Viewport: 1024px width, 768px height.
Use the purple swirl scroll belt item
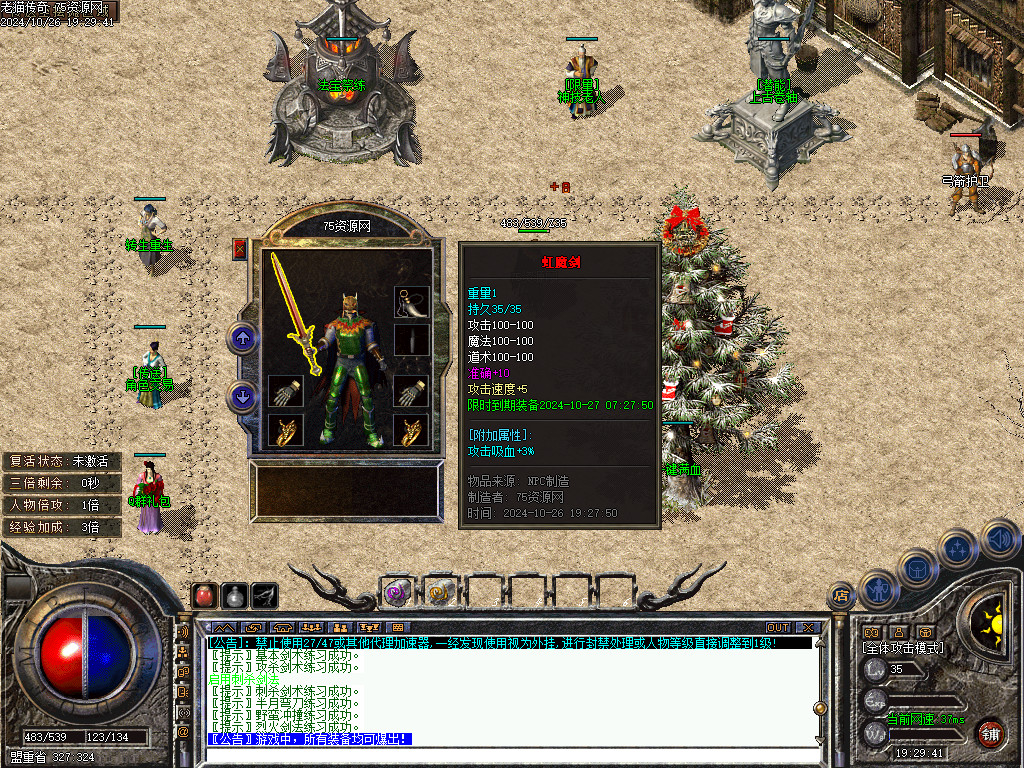397,593
